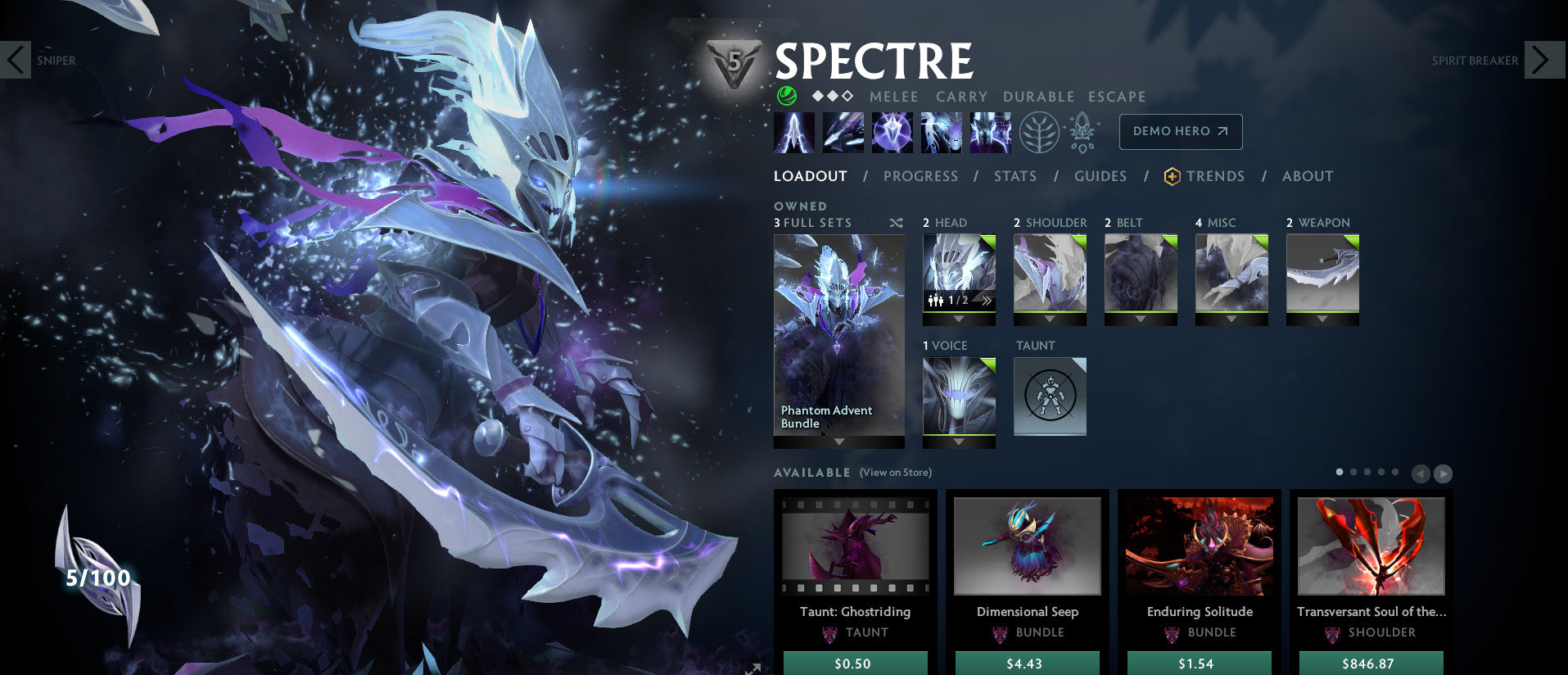Select the Spectral Dagger ability icon

[x=793, y=131]
